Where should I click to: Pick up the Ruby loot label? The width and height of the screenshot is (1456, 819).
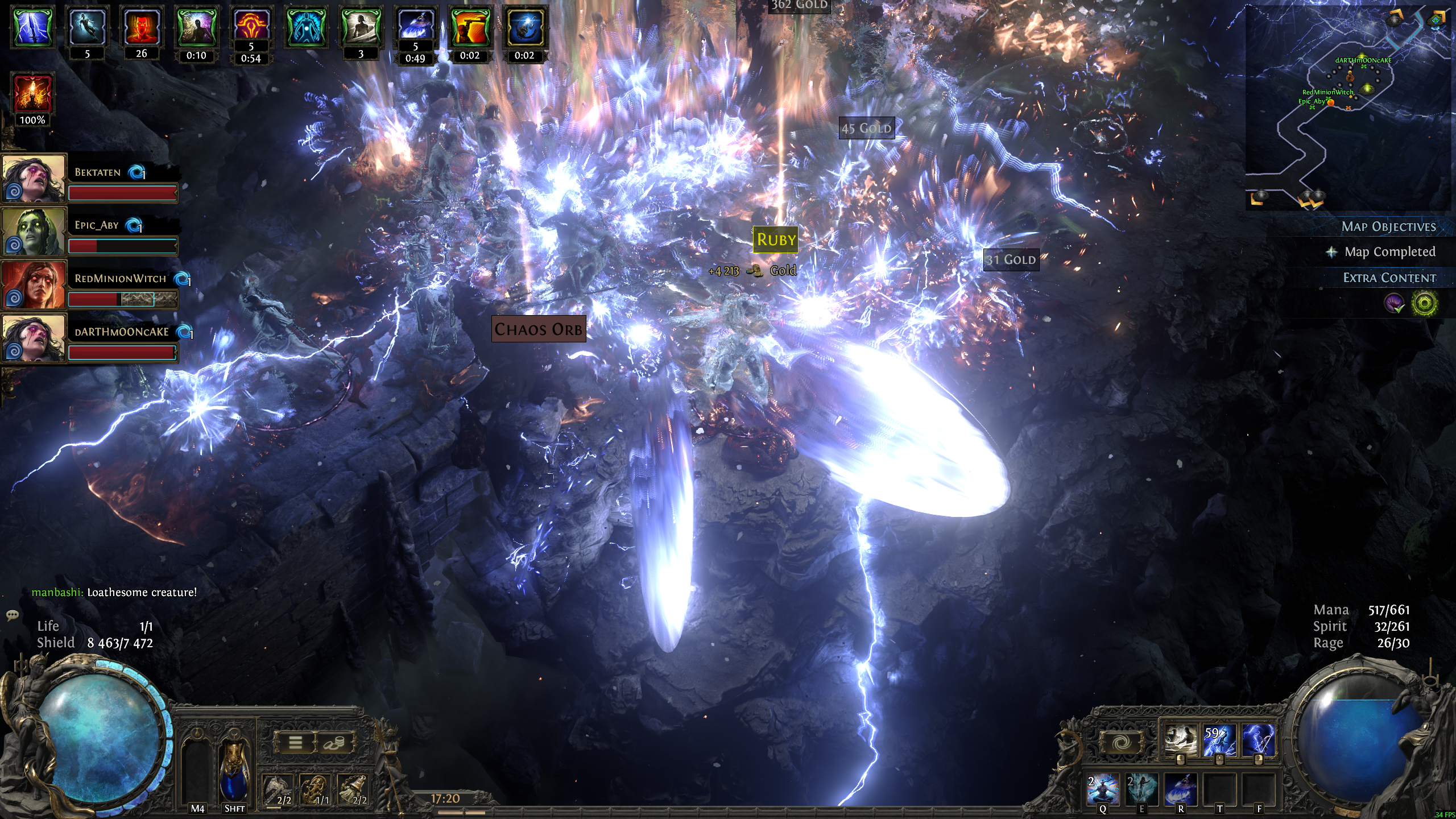(776, 239)
